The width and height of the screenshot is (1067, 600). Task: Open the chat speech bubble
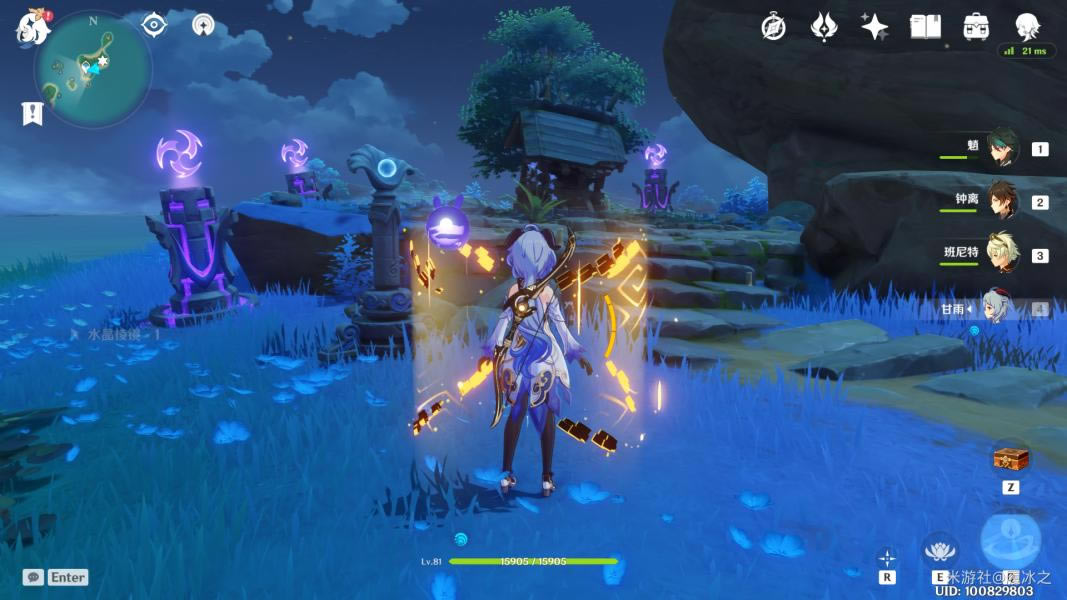(x=33, y=577)
